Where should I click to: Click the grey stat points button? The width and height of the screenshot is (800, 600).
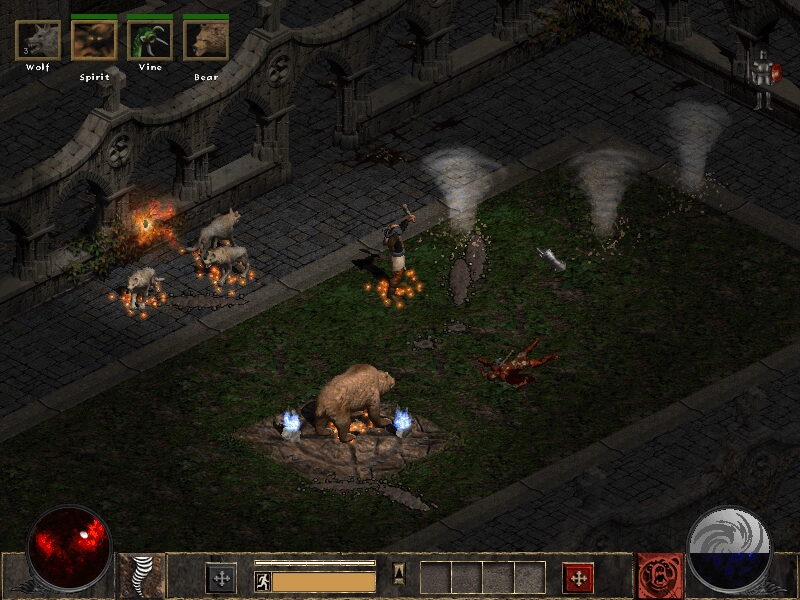tap(221, 577)
